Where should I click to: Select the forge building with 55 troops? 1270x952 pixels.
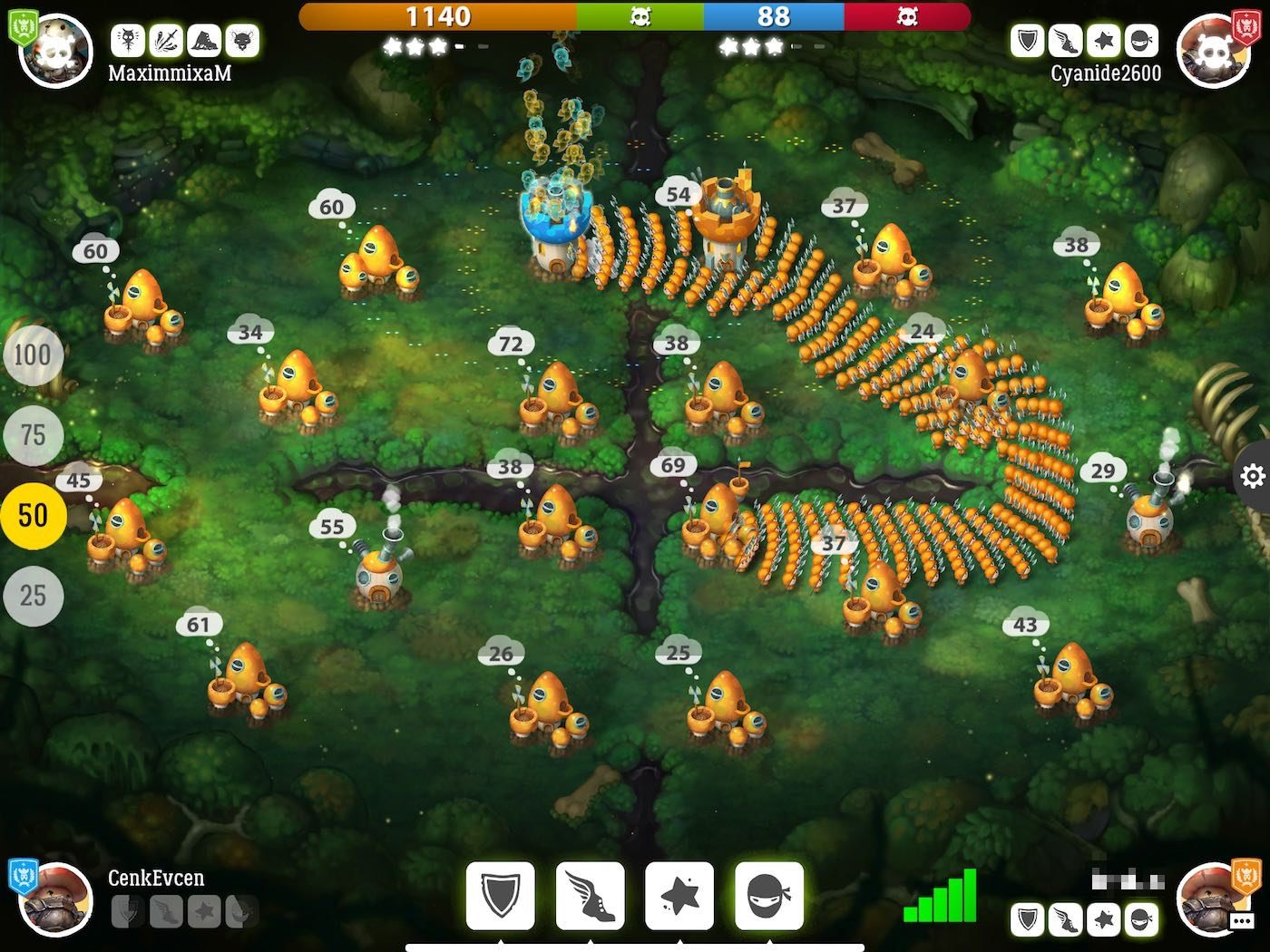[382, 569]
